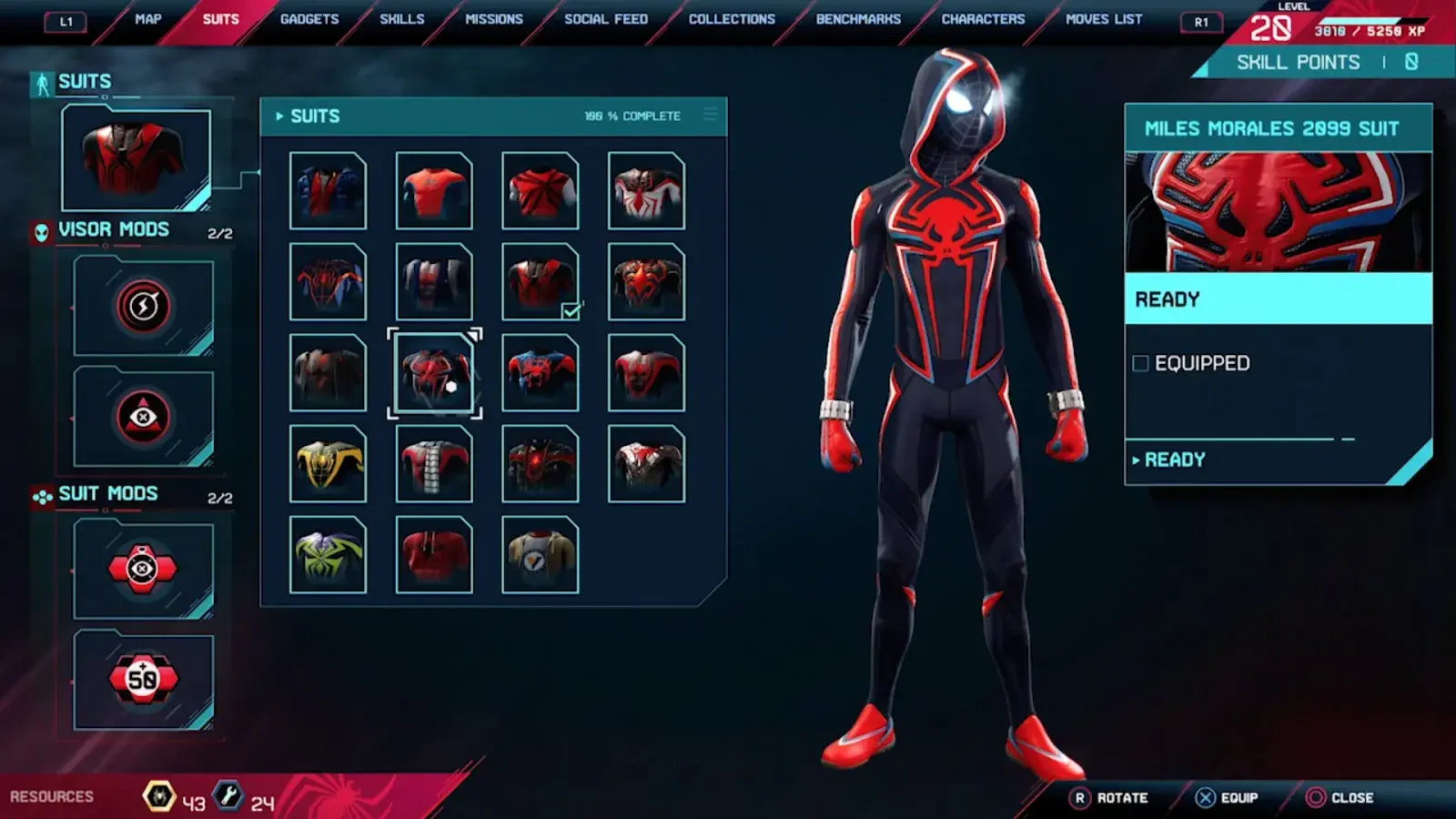Choose the highlighted Miles Morales 2099 suit
This screenshot has height=819, width=1456.
(434, 373)
